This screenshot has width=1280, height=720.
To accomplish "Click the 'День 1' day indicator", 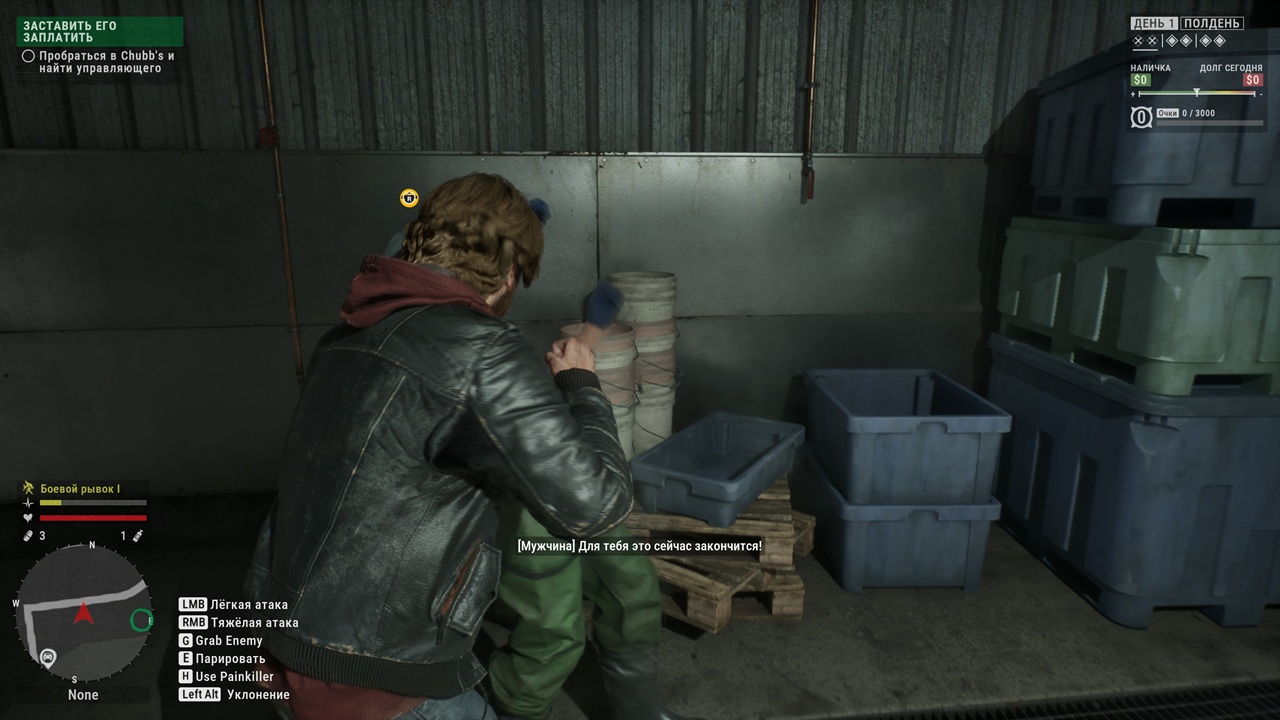I will click(x=1154, y=23).
